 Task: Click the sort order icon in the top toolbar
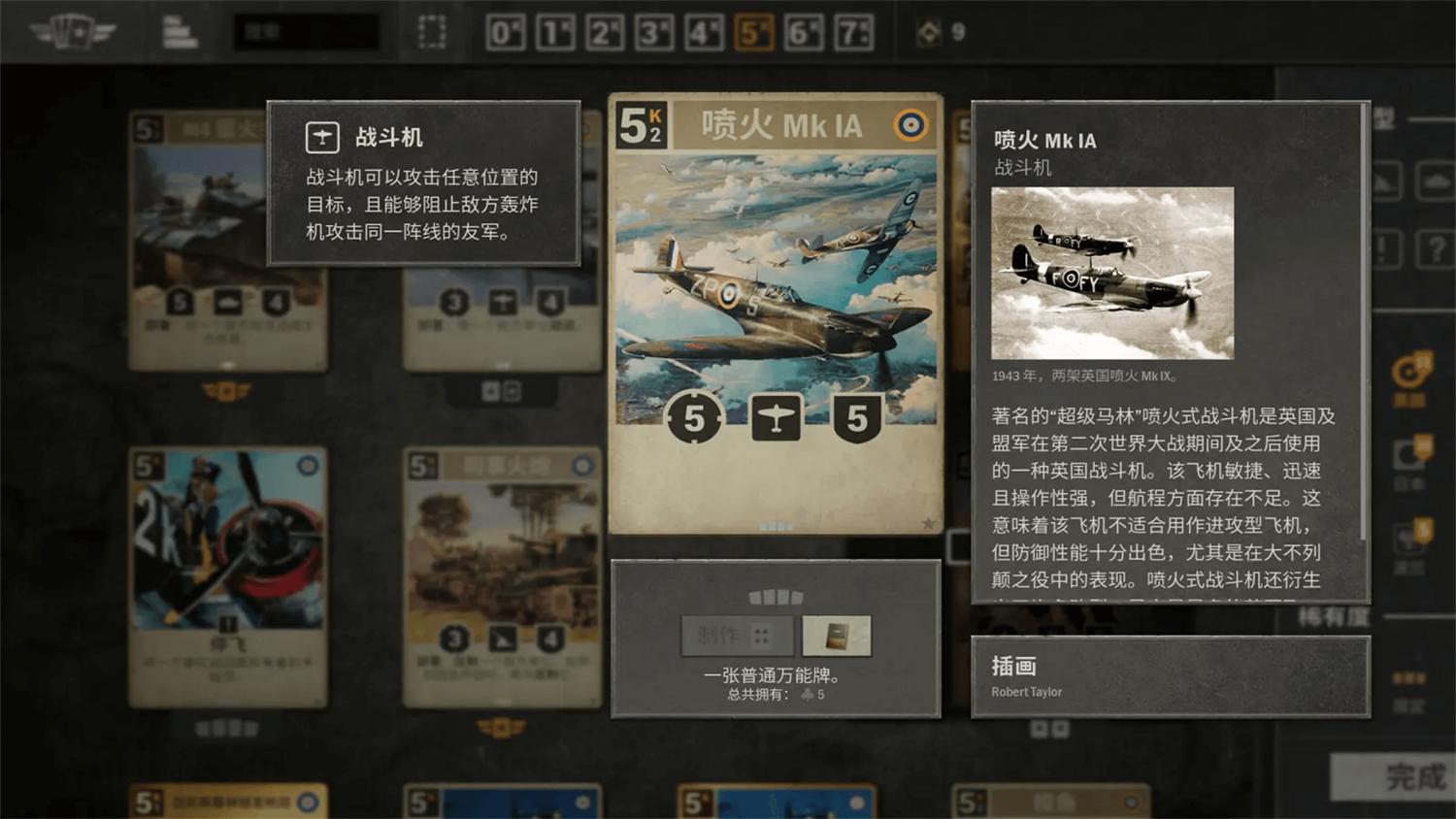tap(180, 29)
